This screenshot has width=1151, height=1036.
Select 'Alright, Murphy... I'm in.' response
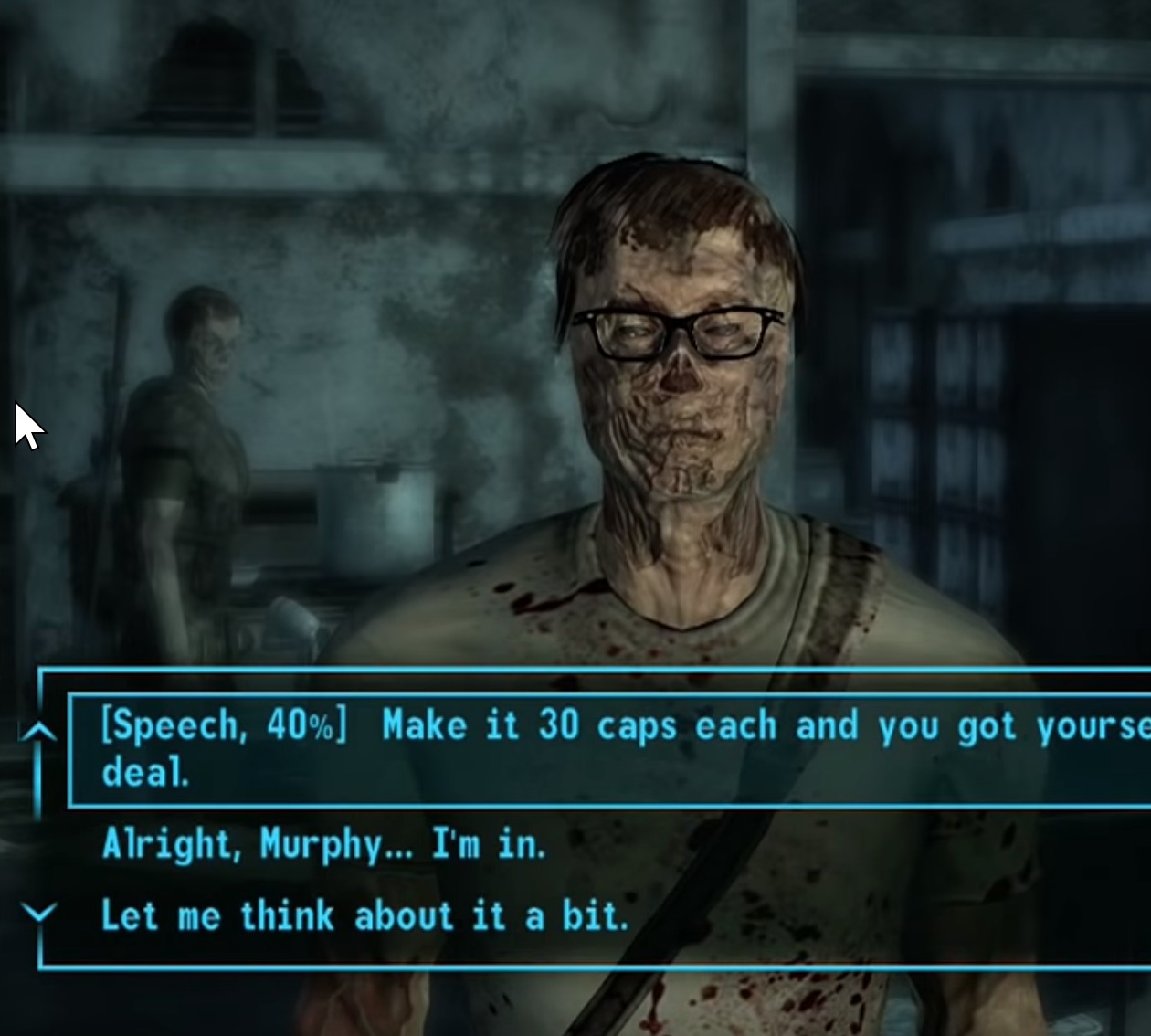(x=324, y=844)
